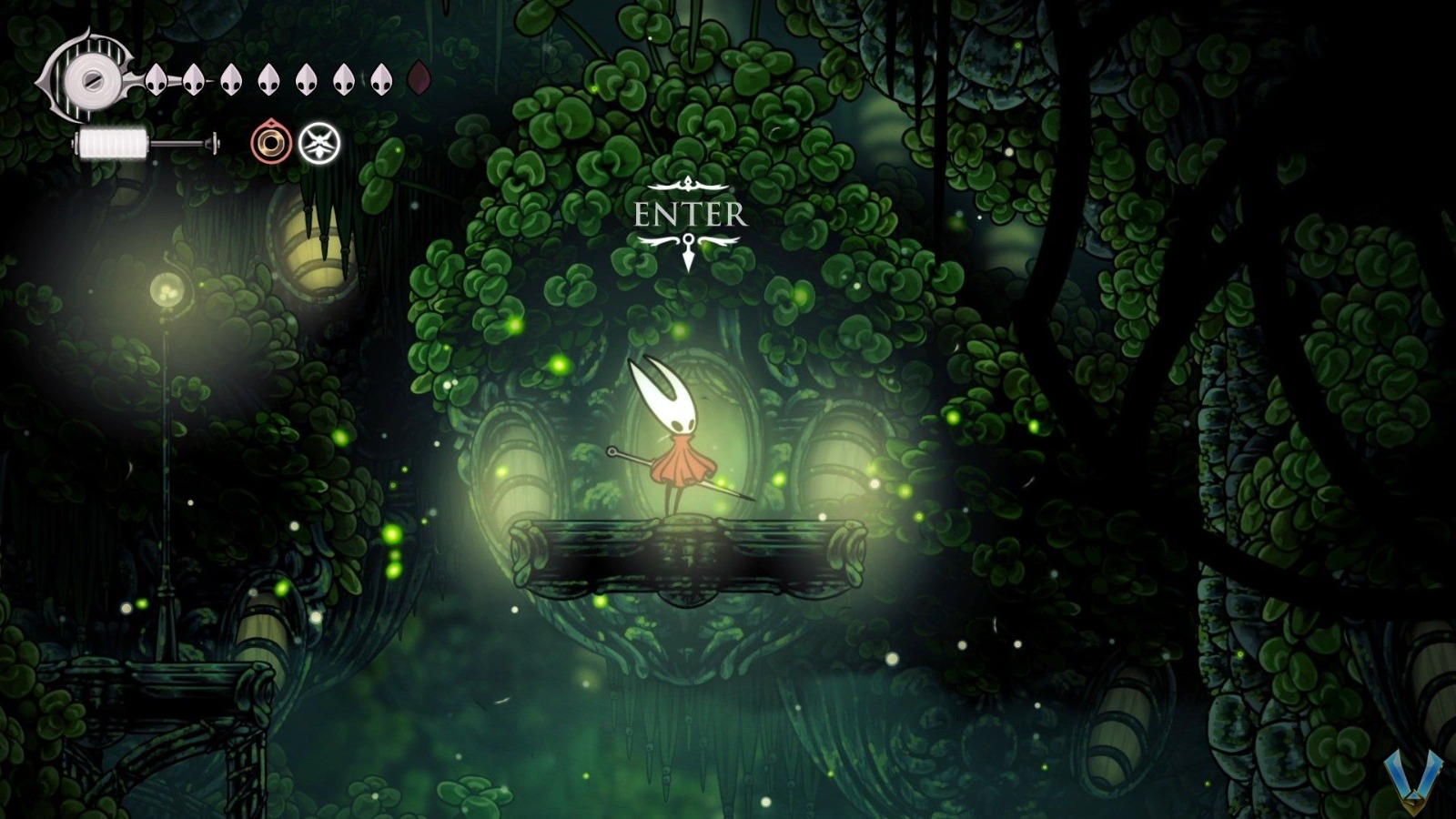The image size is (1456, 819).
Task: Click the fourth health mask icon
Action: 270,80
